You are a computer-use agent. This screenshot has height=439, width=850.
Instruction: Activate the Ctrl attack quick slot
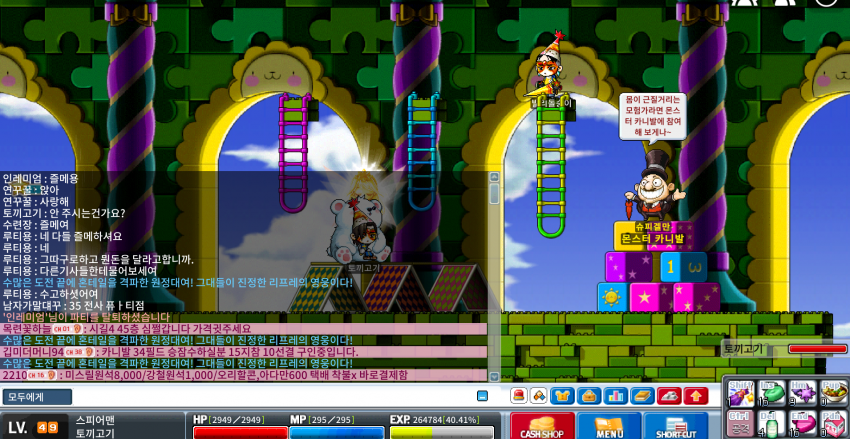point(740,423)
